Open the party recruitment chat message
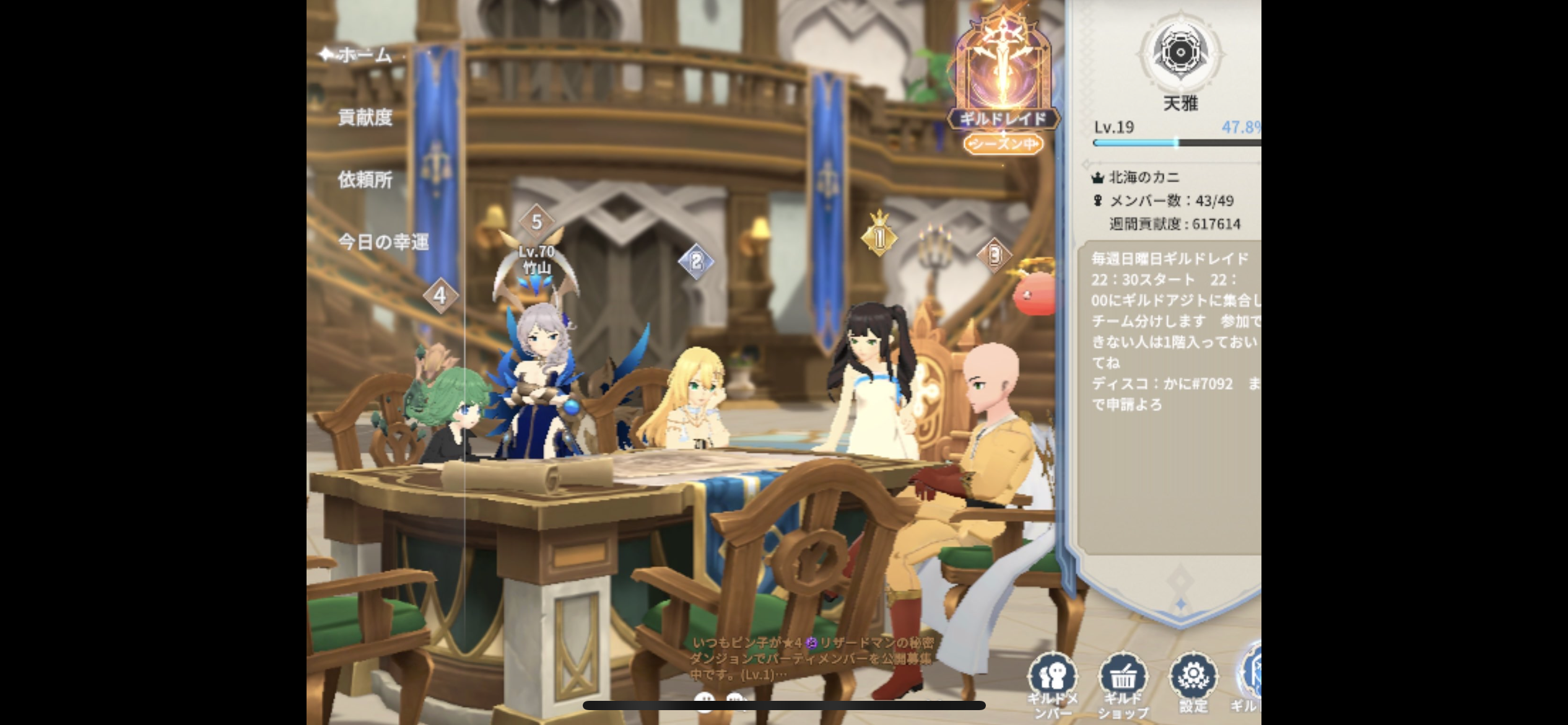Screen dimensions: 1568x725 click(x=811, y=658)
